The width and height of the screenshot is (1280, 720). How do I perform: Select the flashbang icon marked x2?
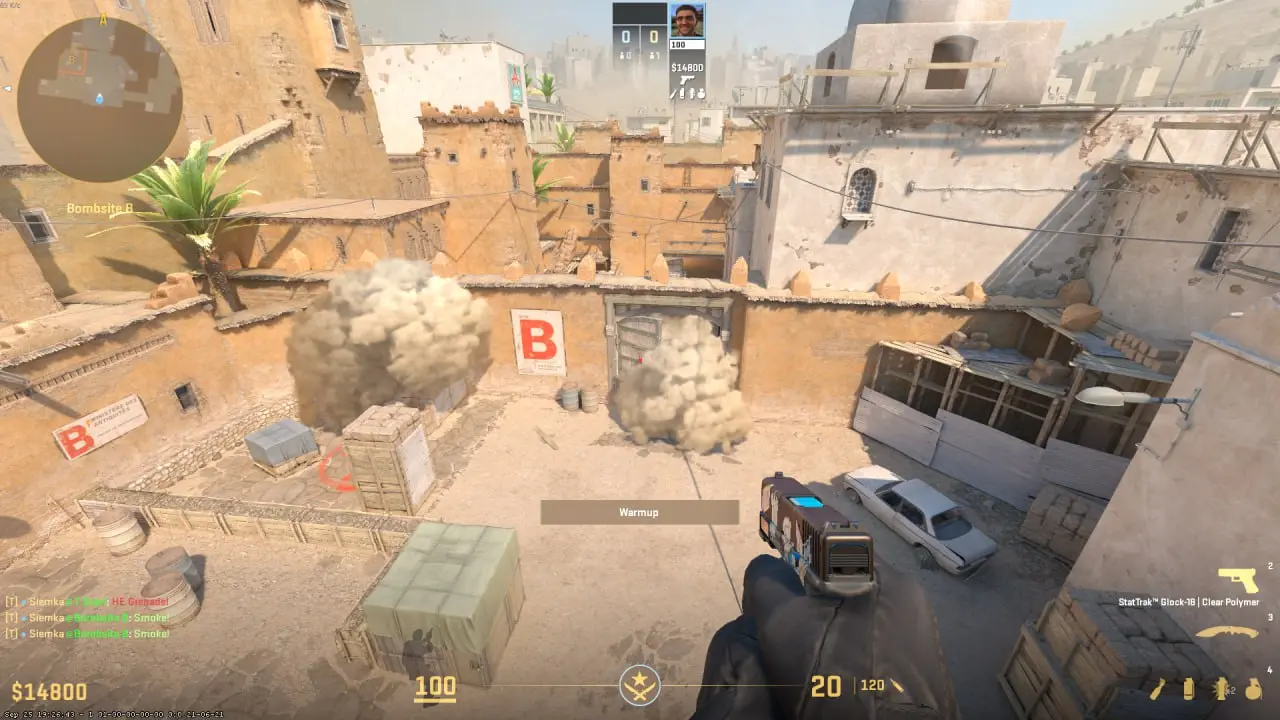pos(1221,690)
